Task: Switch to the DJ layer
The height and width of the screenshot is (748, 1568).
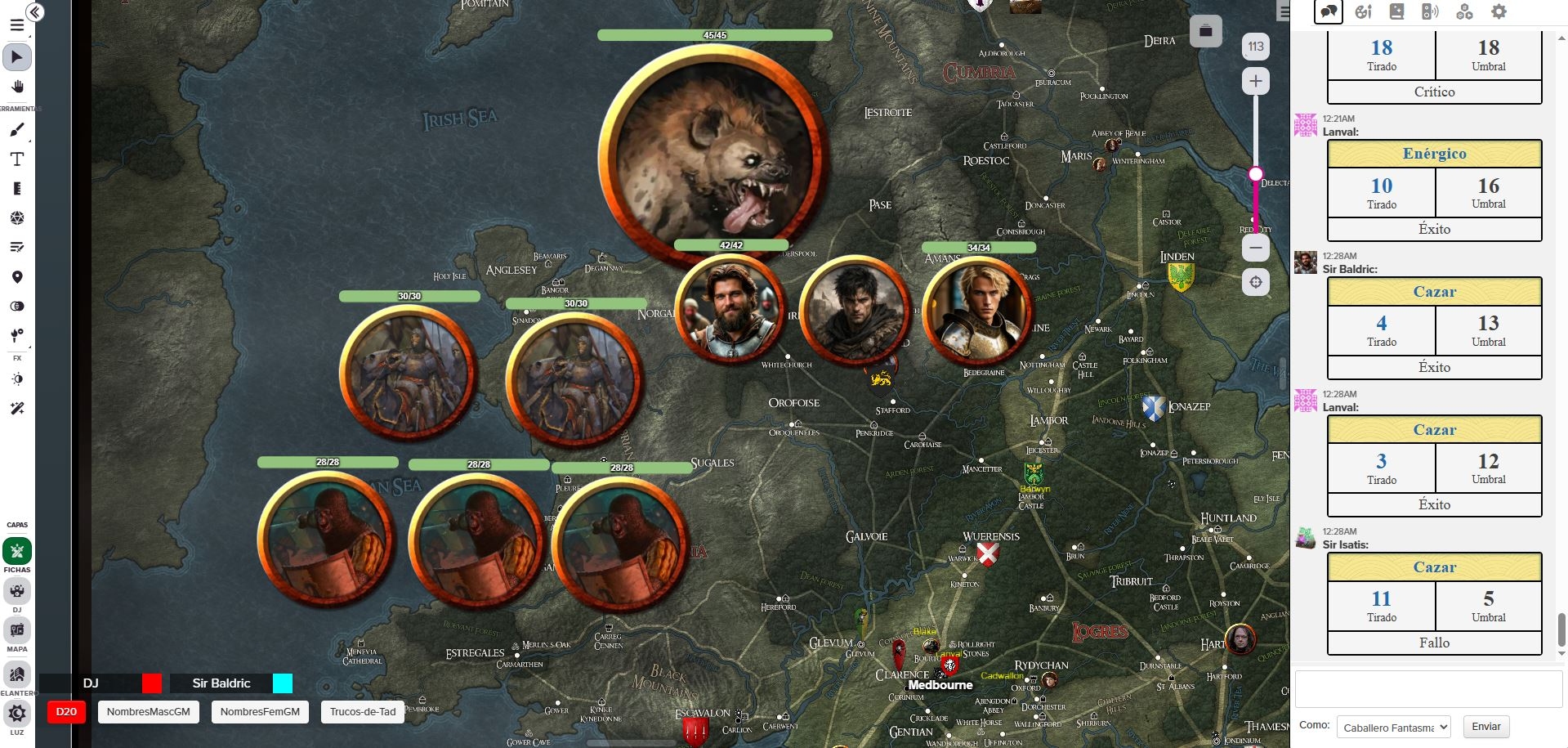Action: coord(17,591)
